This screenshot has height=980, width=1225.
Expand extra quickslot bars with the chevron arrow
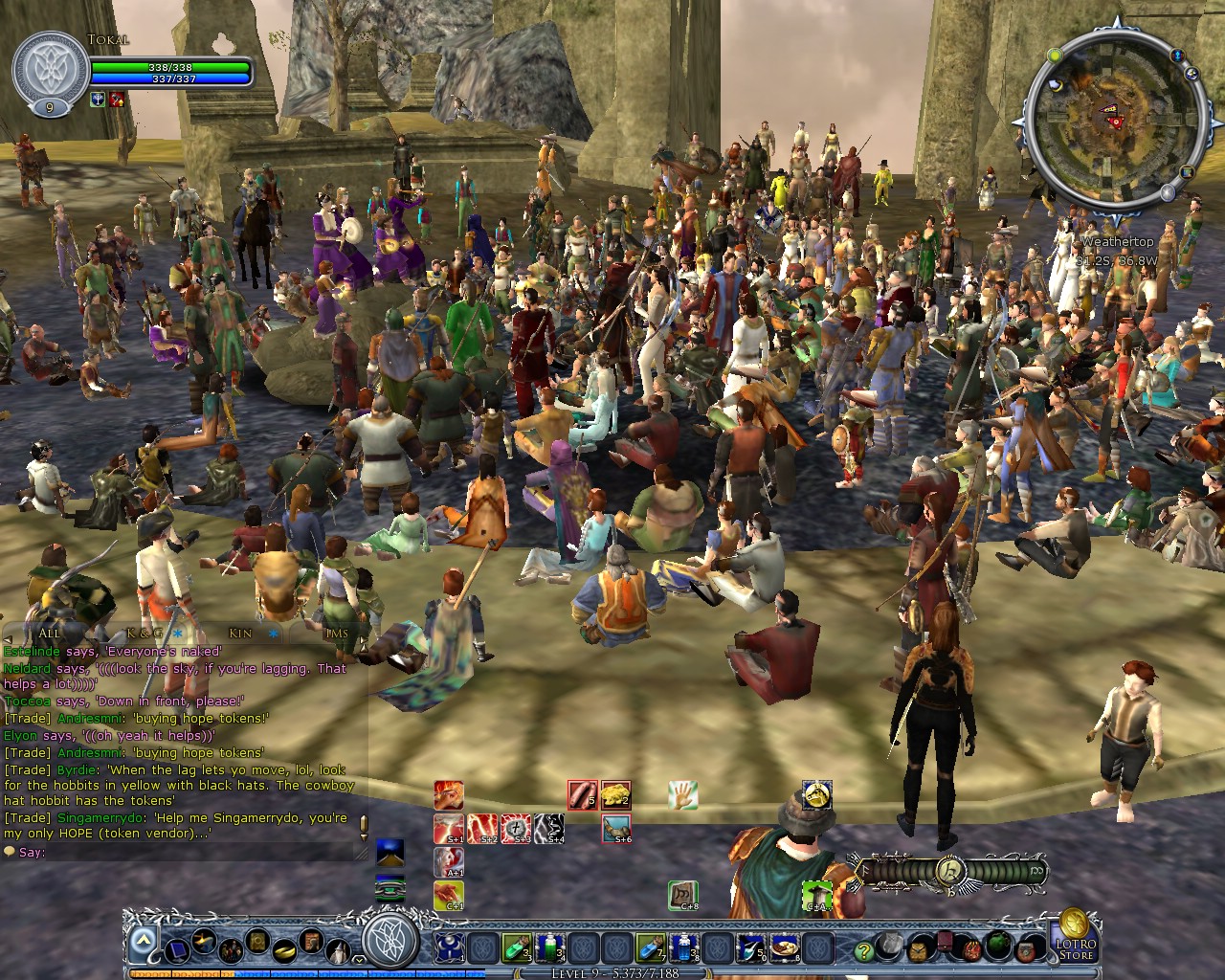pos(142,942)
